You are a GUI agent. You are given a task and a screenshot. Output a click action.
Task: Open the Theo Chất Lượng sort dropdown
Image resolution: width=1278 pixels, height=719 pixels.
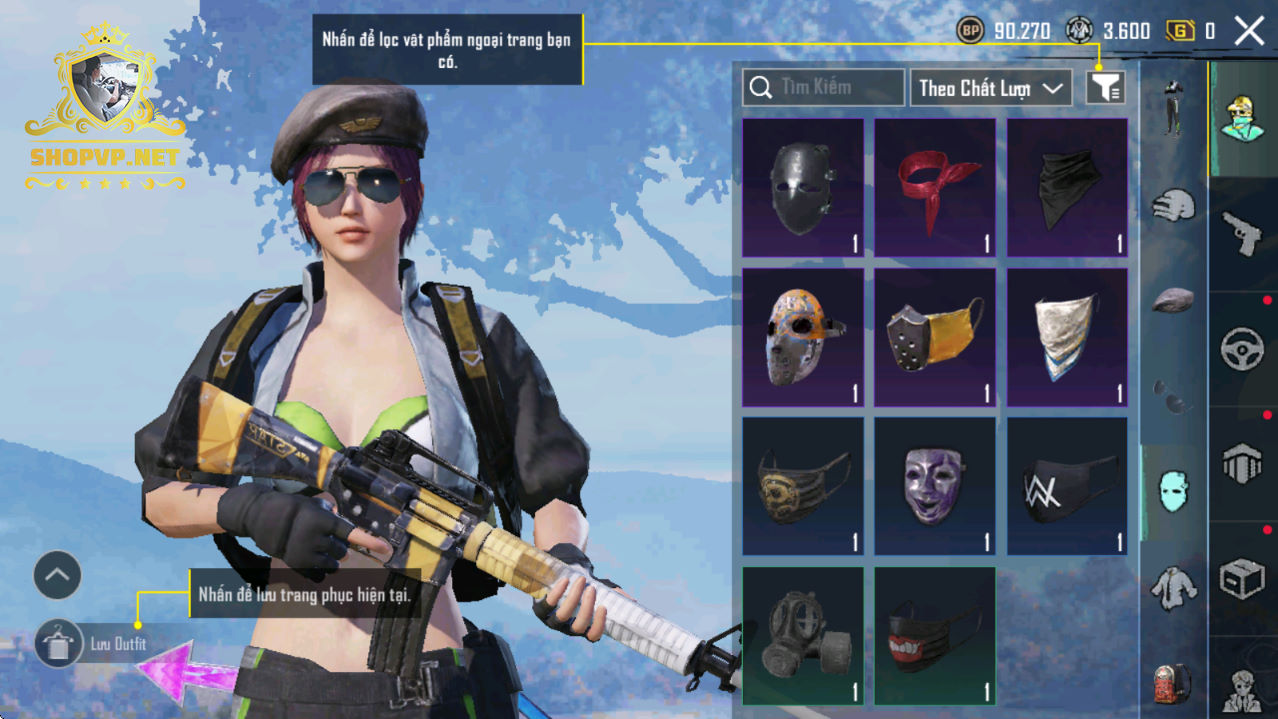click(990, 88)
